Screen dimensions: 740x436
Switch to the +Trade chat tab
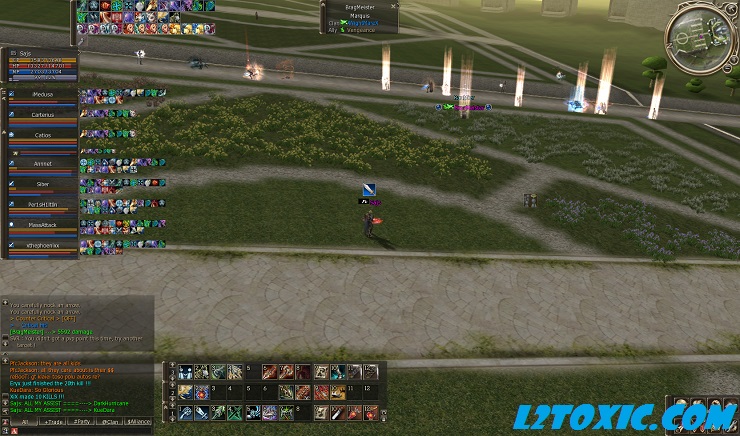pos(51,422)
